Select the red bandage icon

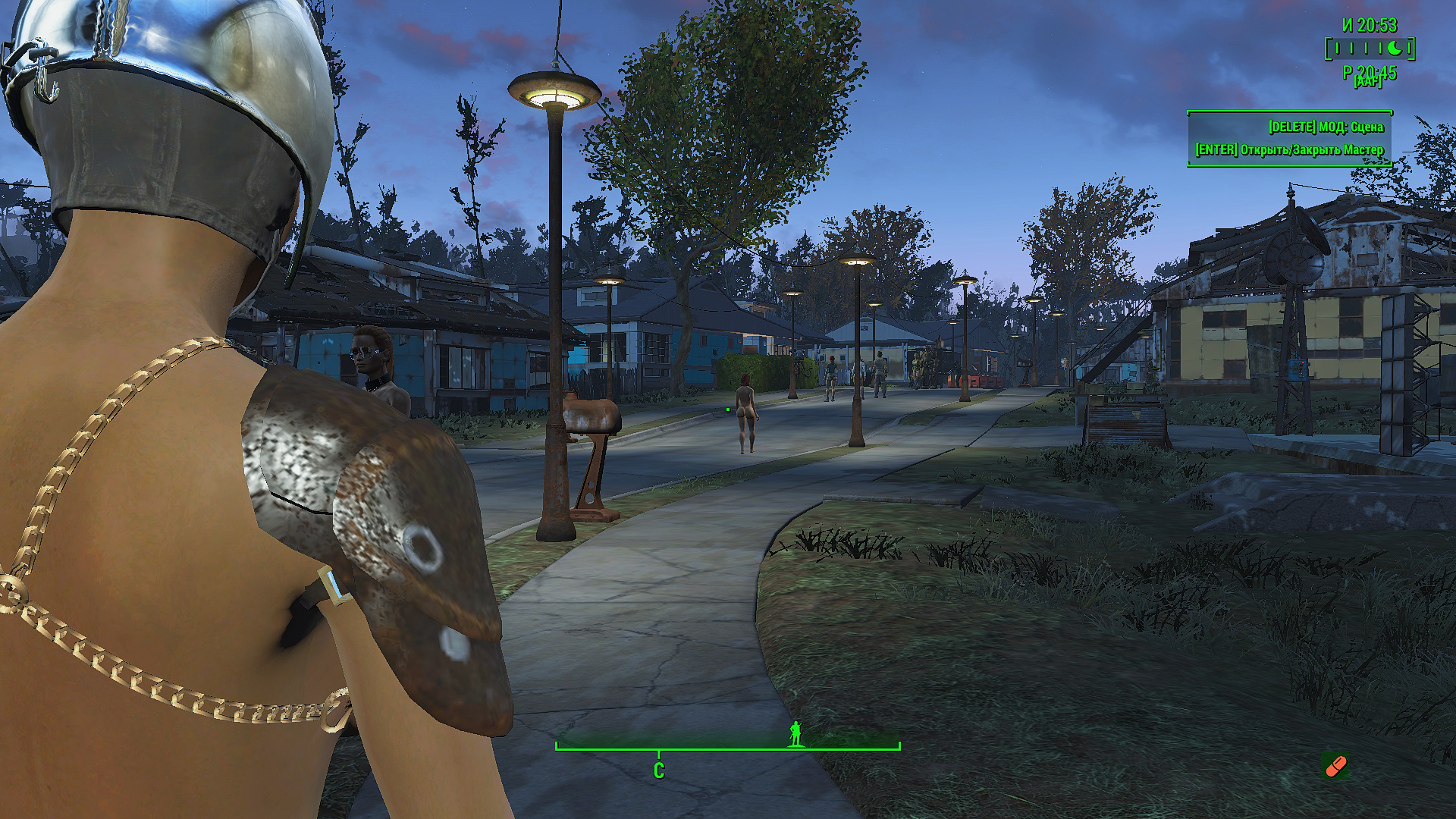(x=1335, y=766)
